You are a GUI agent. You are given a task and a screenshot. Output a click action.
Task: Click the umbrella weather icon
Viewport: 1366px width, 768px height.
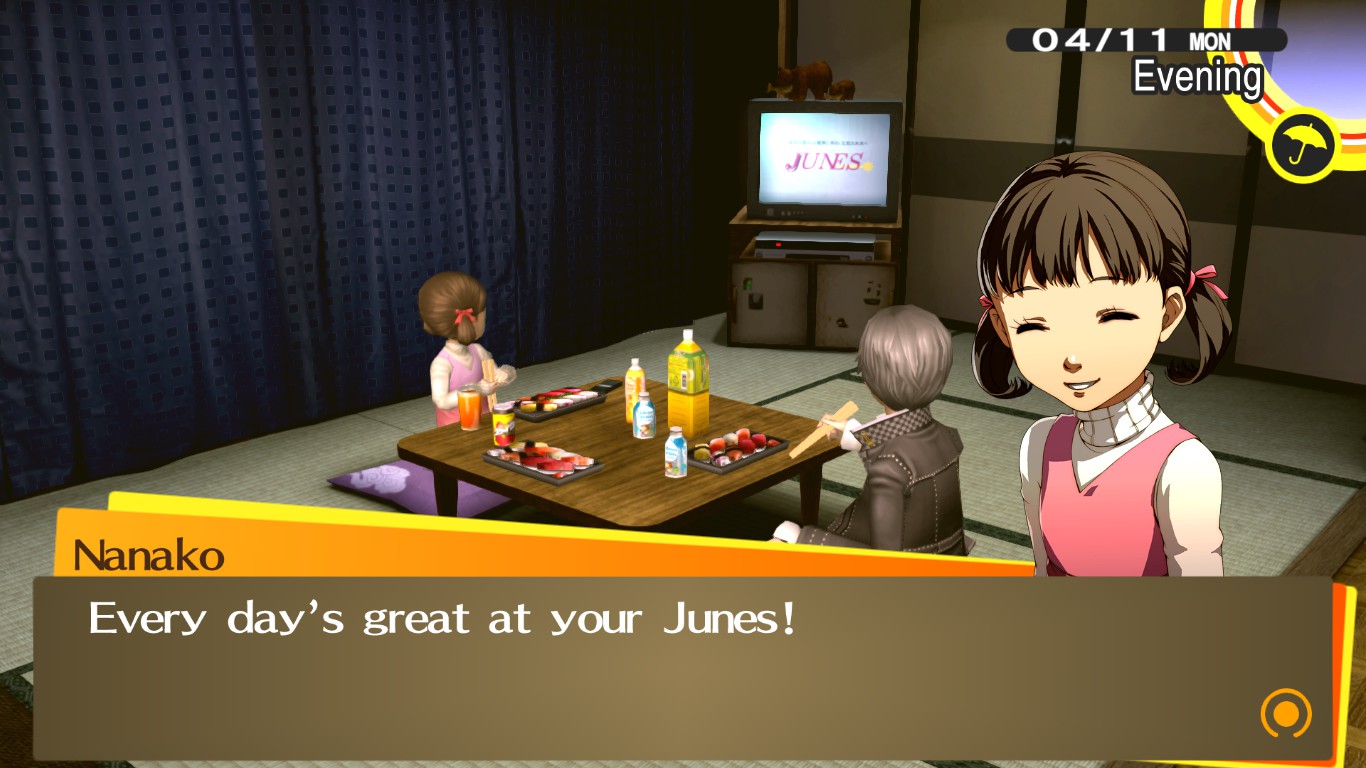click(x=1301, y=143)
